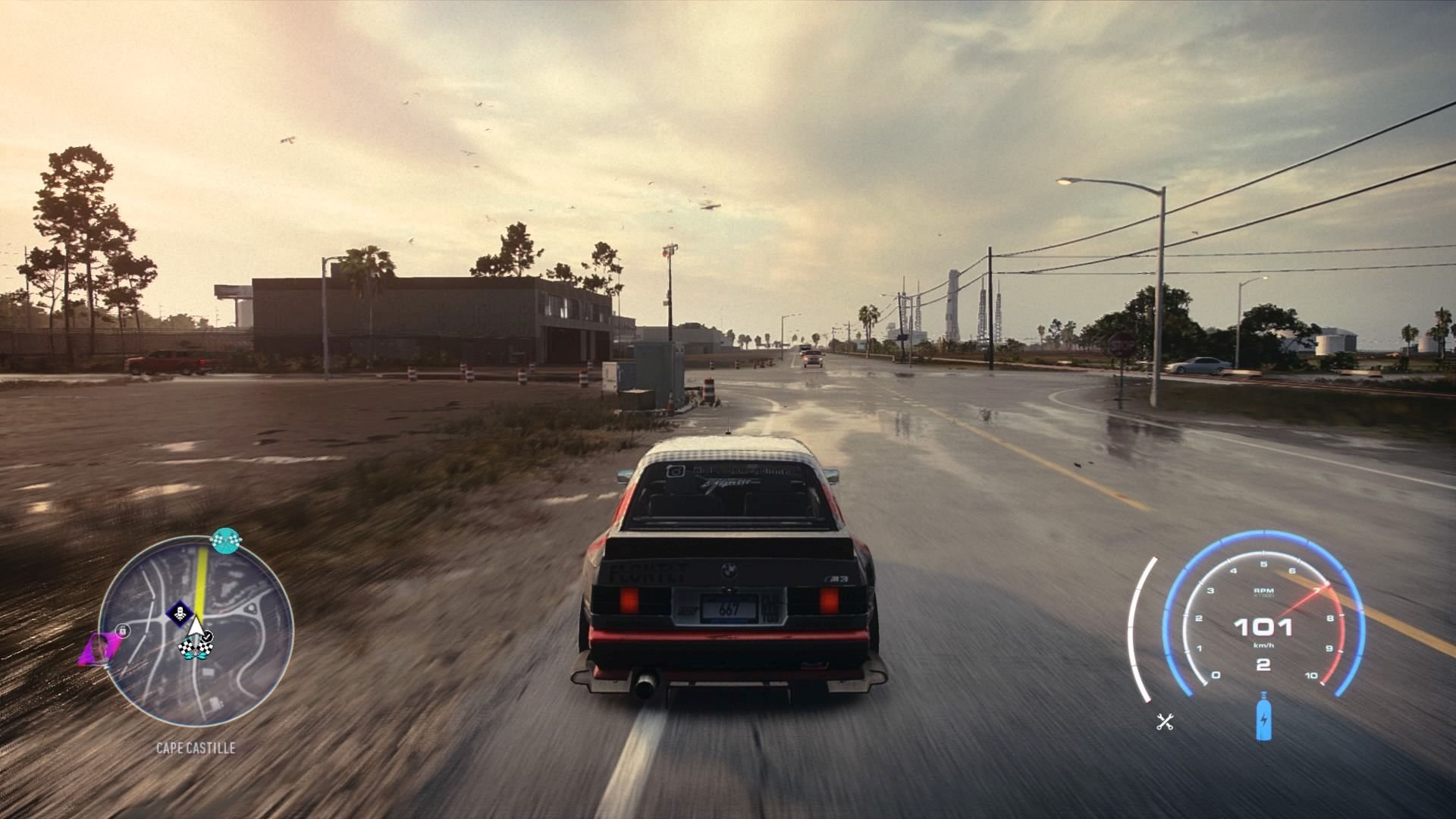Click the repair wrench icon near the speedometer
The width and height of the screenshot is (1456, 819).
point(1164,720)
